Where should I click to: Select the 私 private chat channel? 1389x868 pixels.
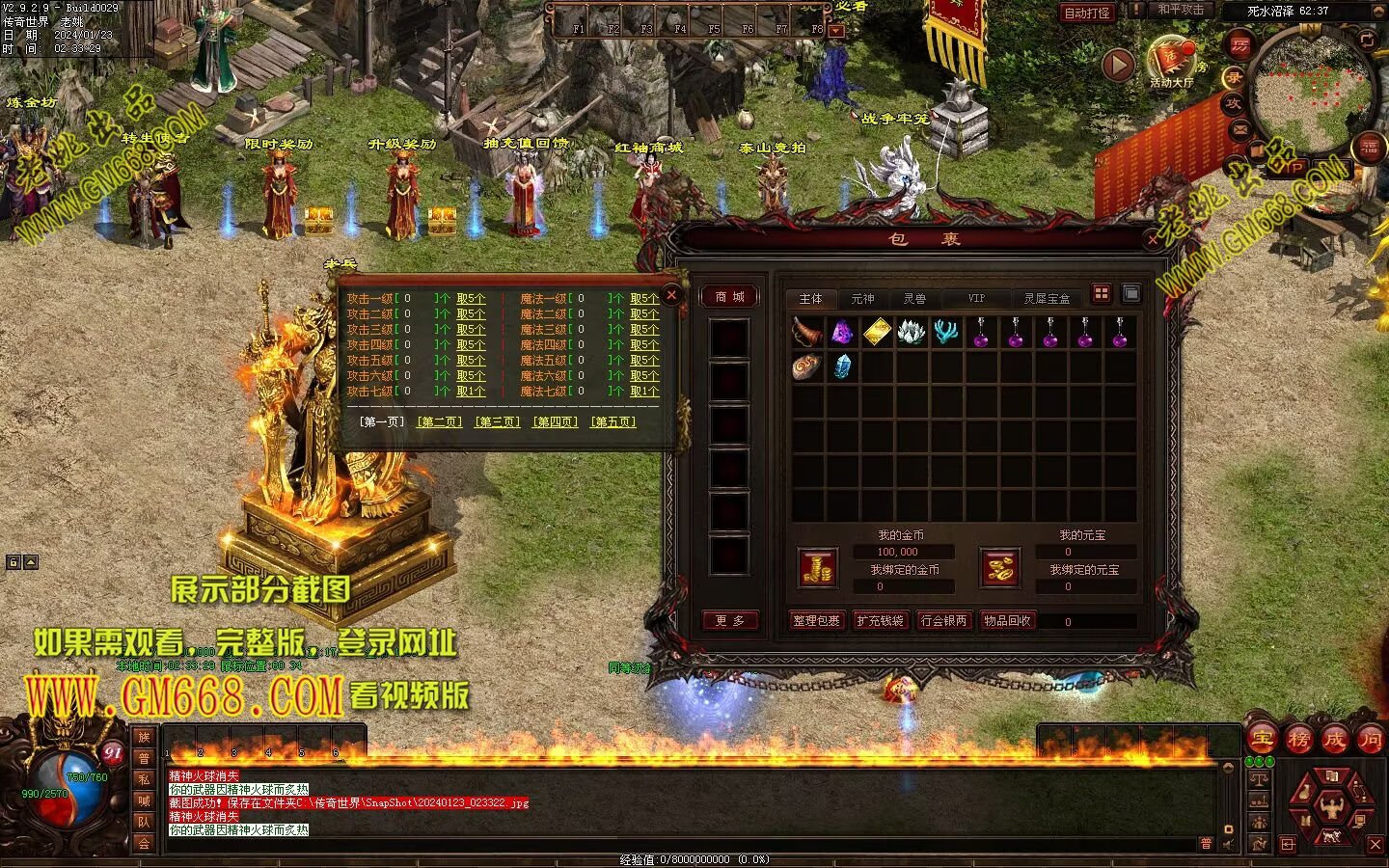144,779
